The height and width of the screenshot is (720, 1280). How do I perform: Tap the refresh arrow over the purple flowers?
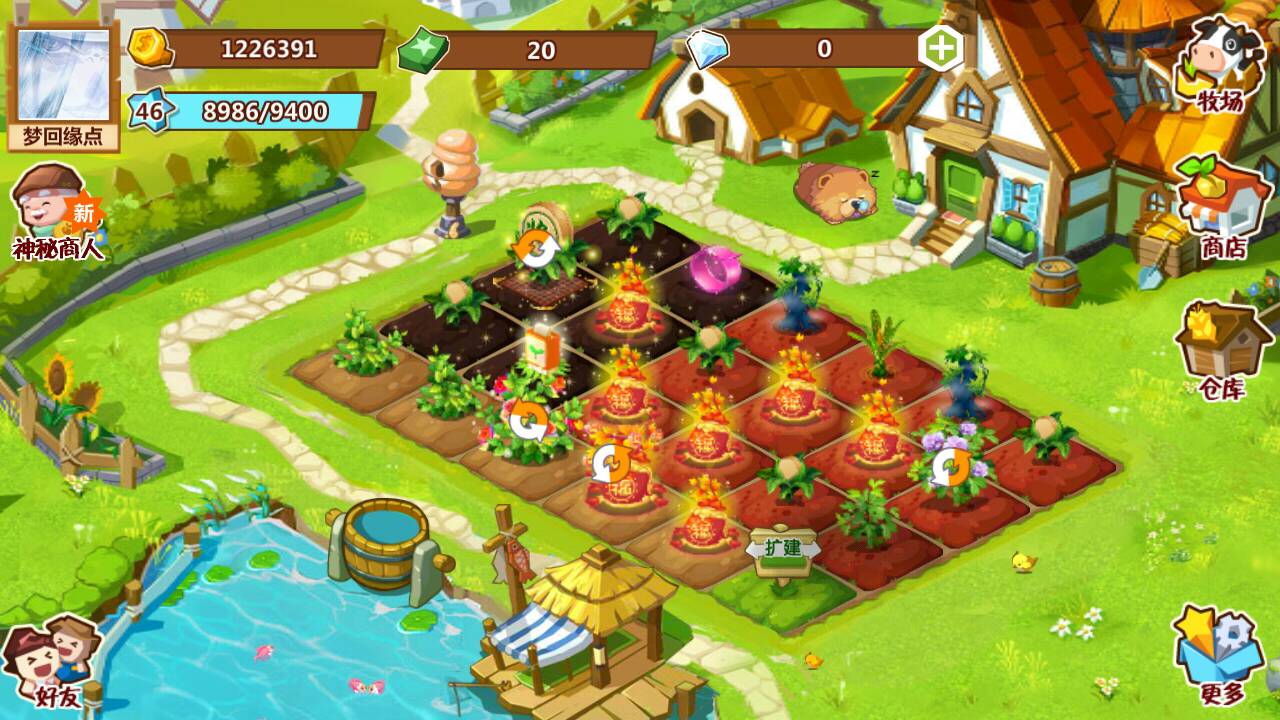[x=950, y=467]
